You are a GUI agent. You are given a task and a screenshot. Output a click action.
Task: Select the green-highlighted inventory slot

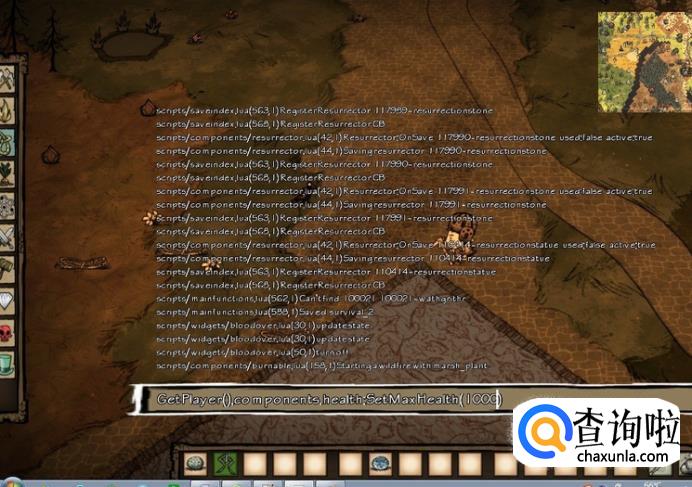pyautogui.click(x=224, y=463)
